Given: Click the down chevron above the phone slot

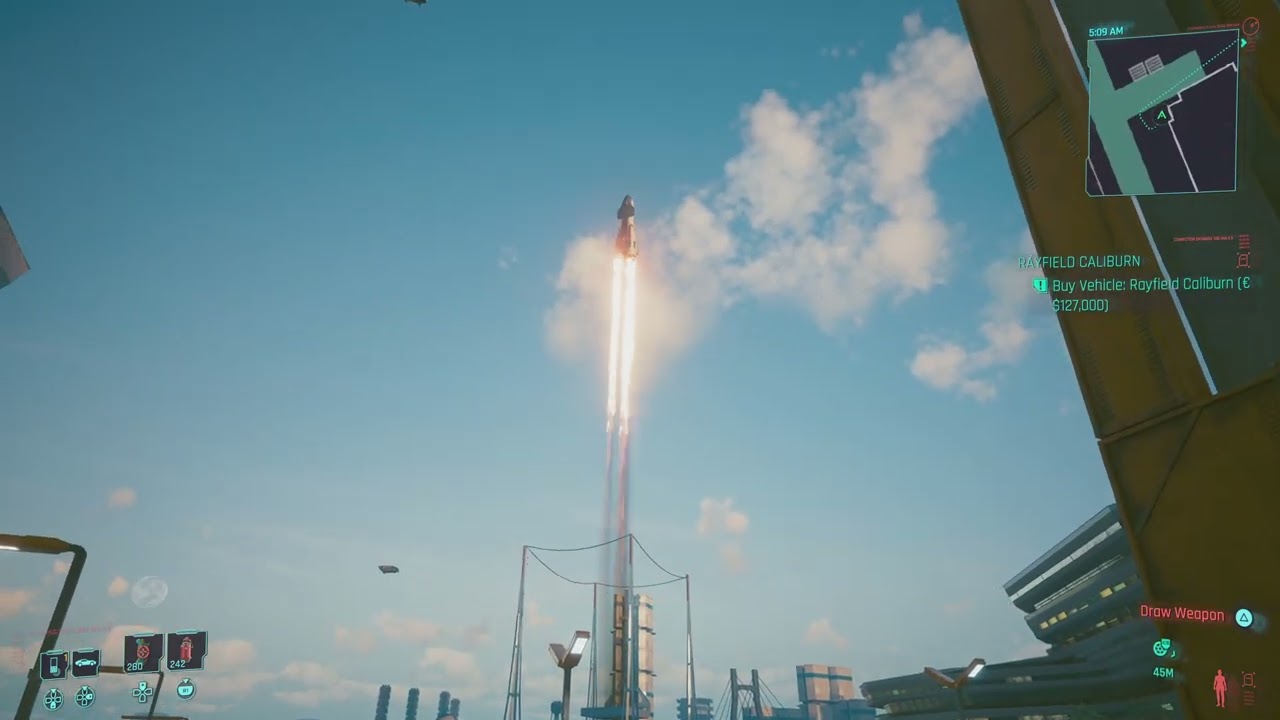Looking at the screenshot, I should point(53,688).
